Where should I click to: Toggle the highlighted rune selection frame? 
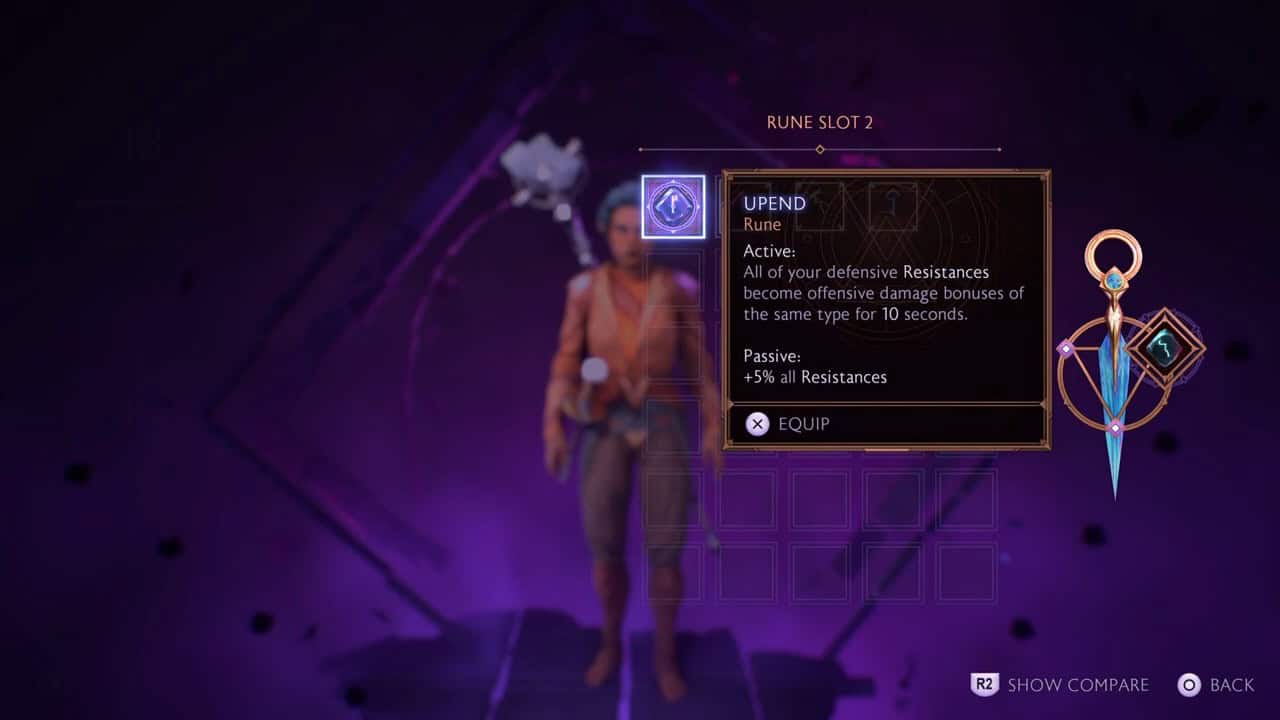(x=673, y=205)
